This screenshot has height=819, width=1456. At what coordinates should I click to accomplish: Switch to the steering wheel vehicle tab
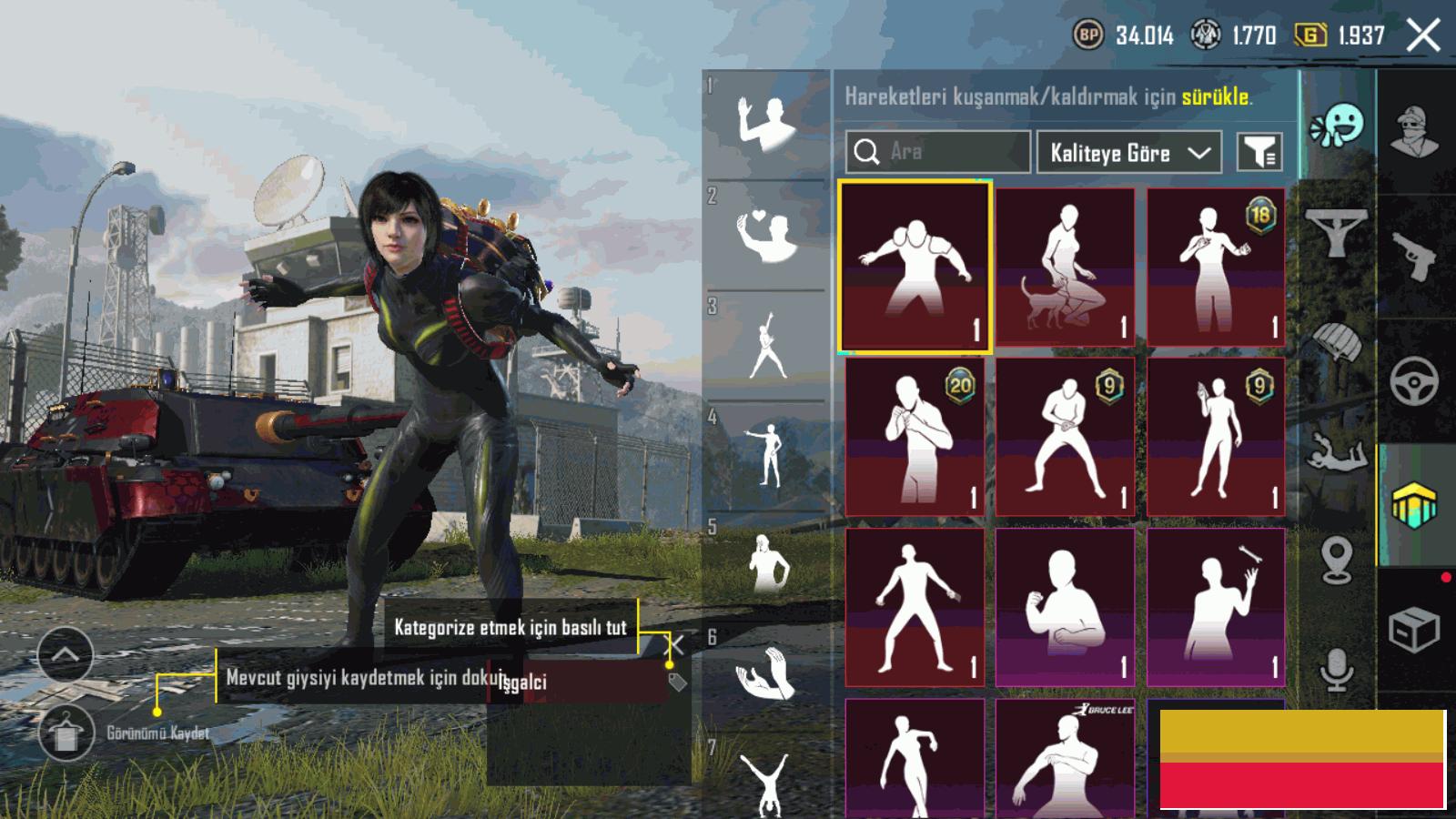pos(1414,381)
